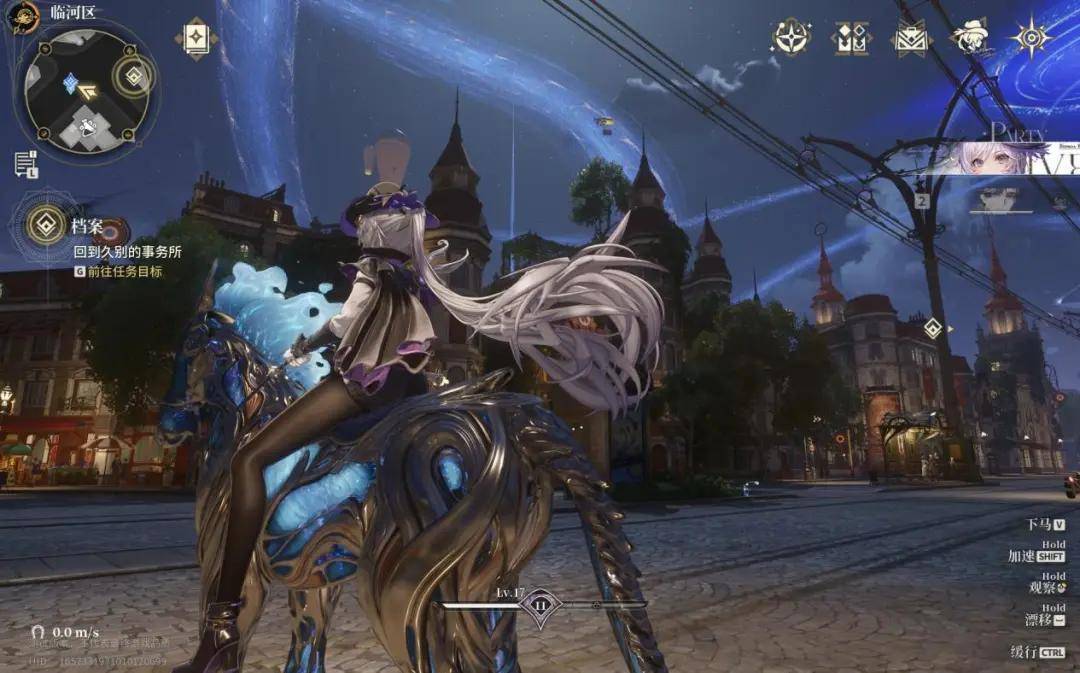Screen dimensions: 1080x673
Task: Click the pause emblem on bottom bar
Action: [540, 605]
